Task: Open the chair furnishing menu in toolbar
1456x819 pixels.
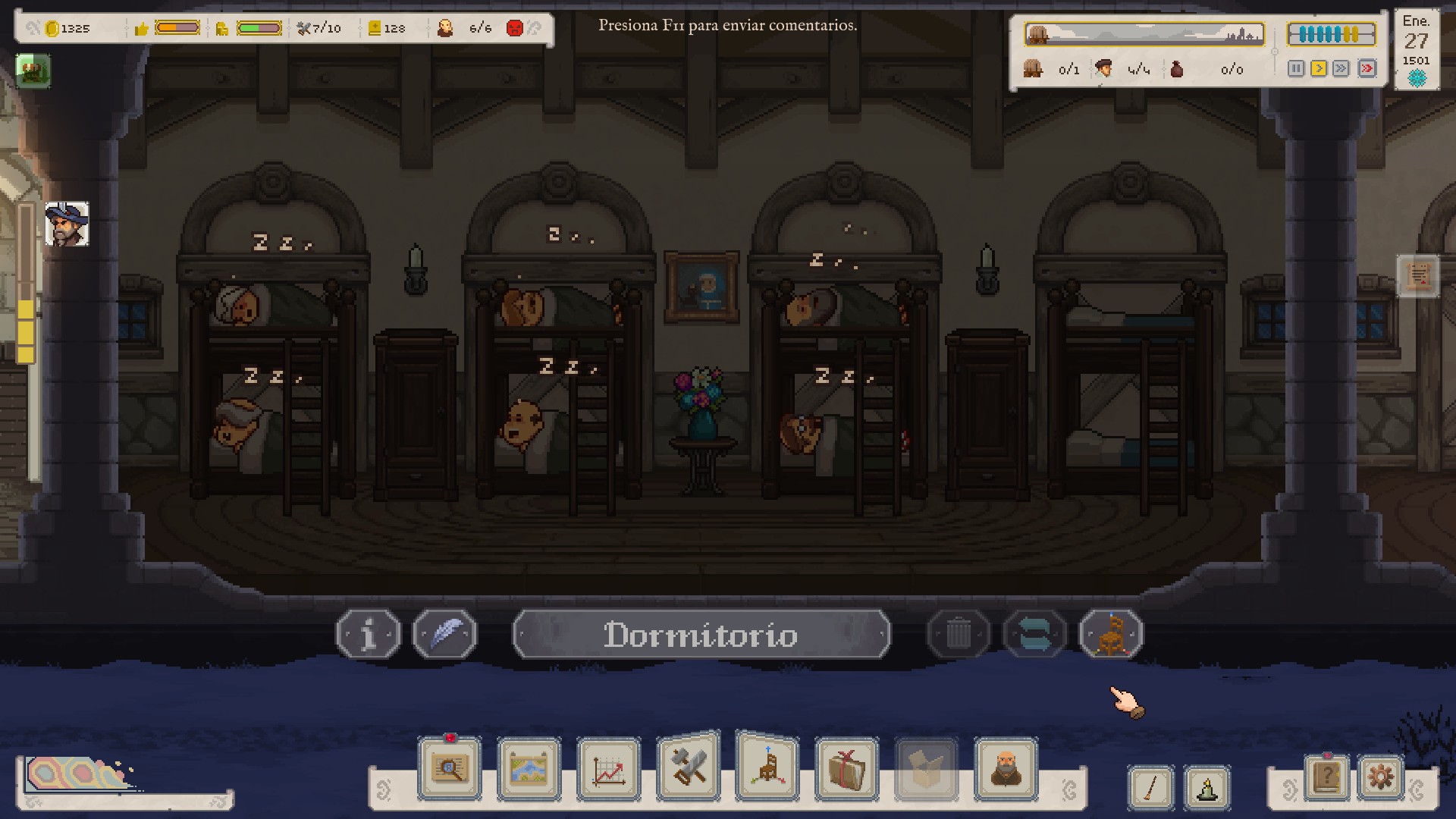Action: [767, 767]
